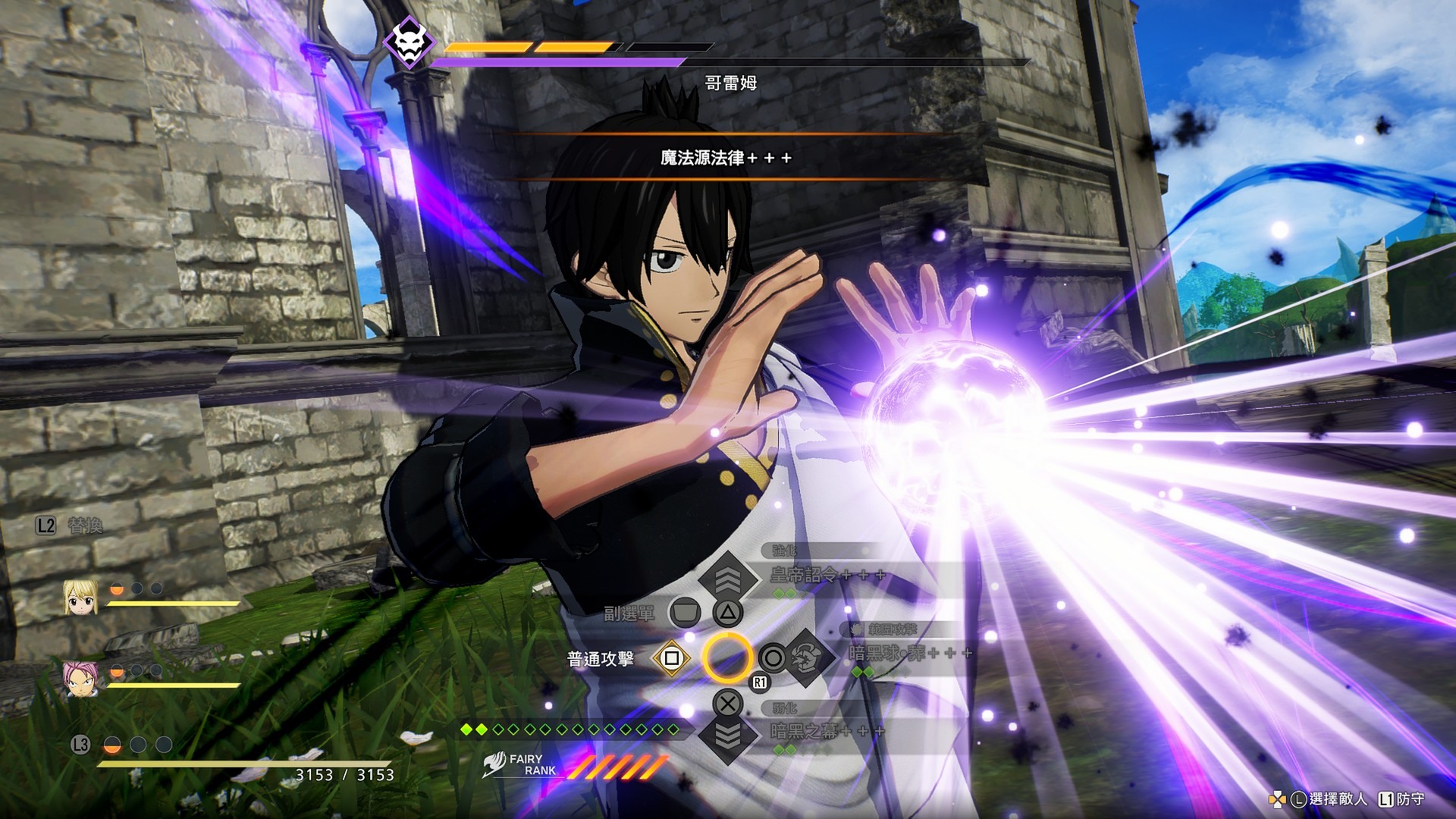Select Lucy's party portrait
1456x819 pixels.
point(80,596)
